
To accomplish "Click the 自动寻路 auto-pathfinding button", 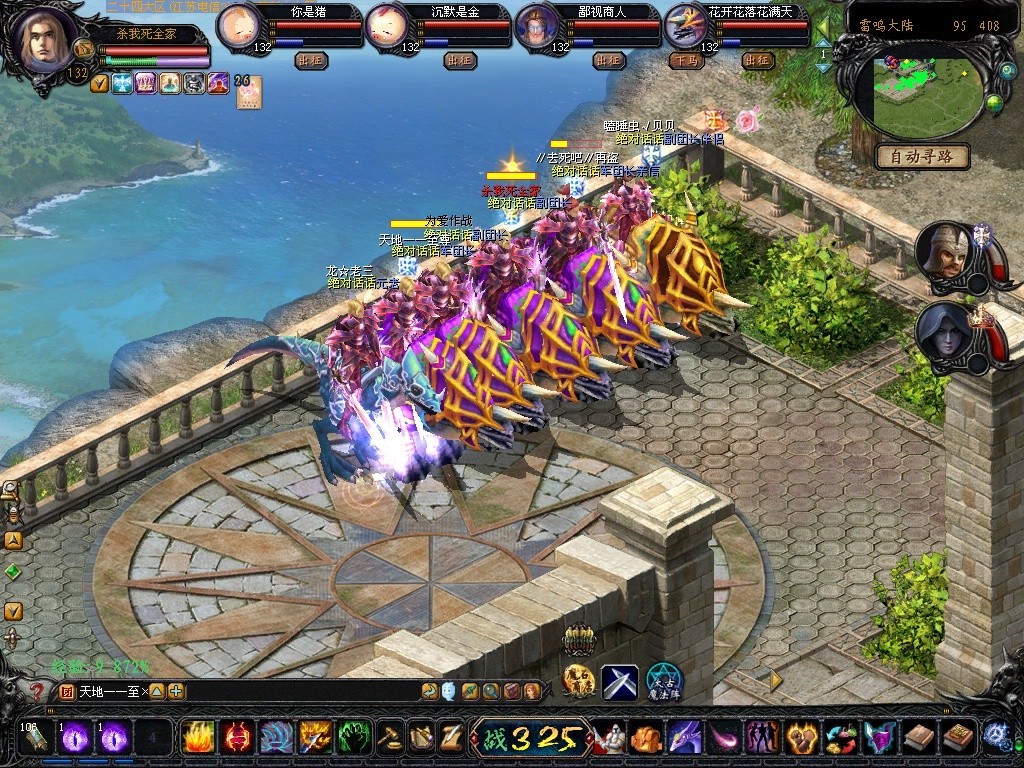I will (x=922, y=156).
